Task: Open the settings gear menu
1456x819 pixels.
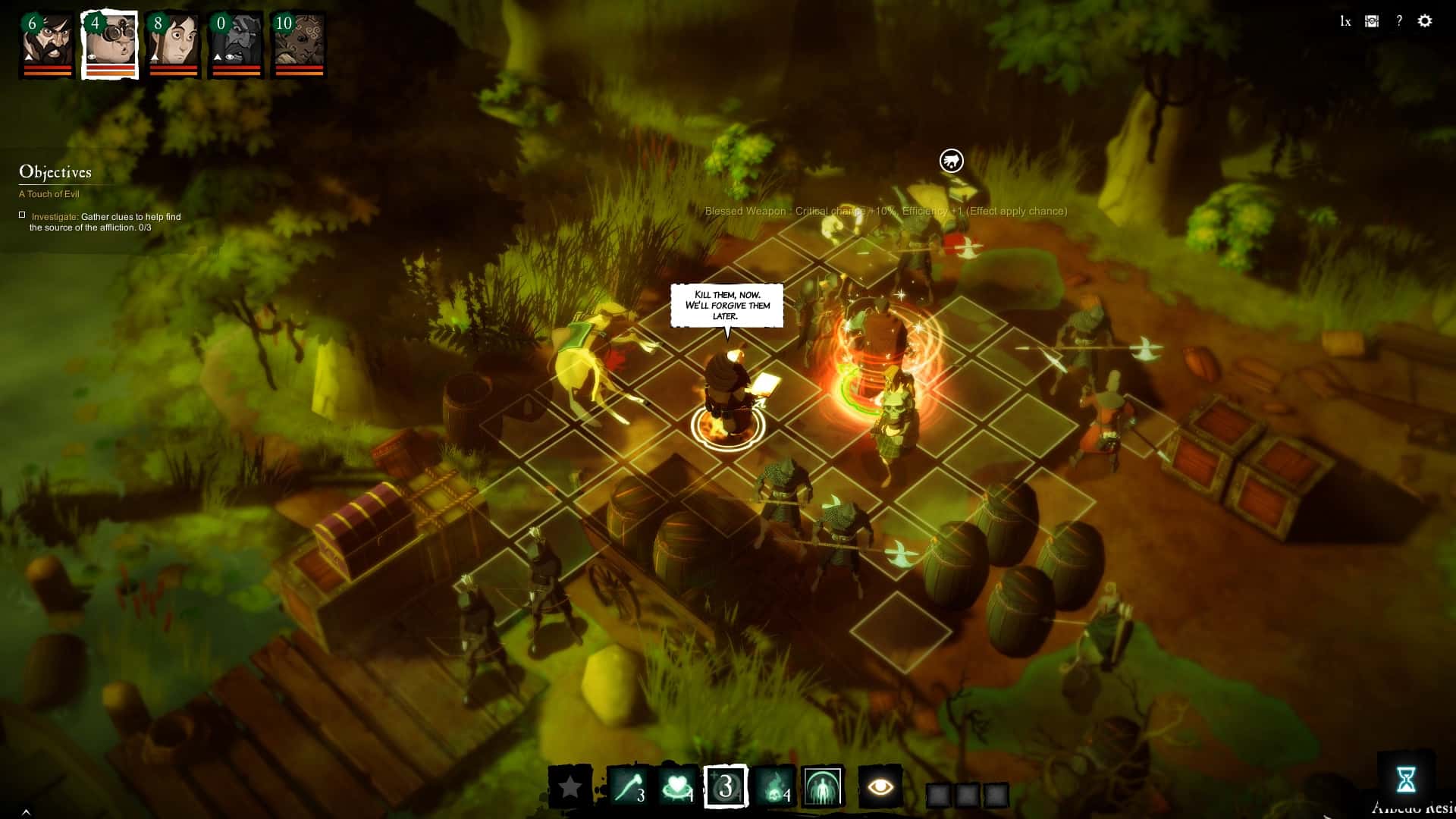Action: click(x=1424, y=20)
